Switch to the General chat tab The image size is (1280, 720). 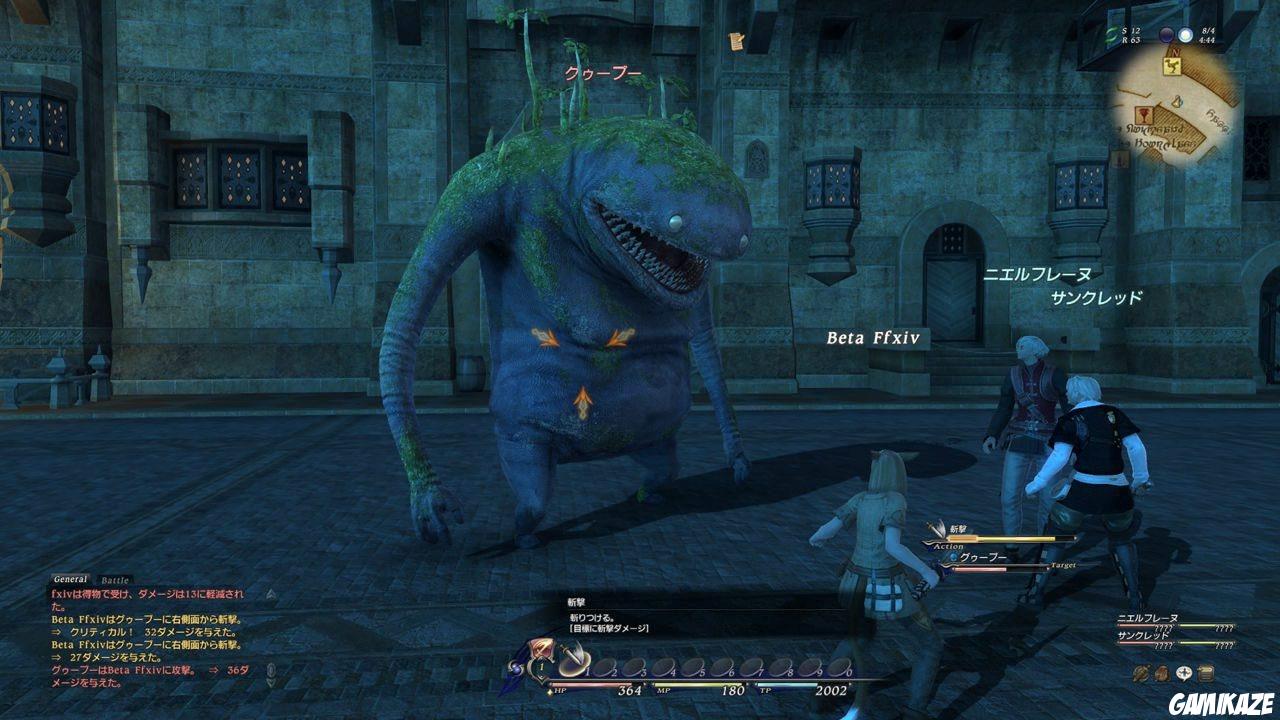70,578
